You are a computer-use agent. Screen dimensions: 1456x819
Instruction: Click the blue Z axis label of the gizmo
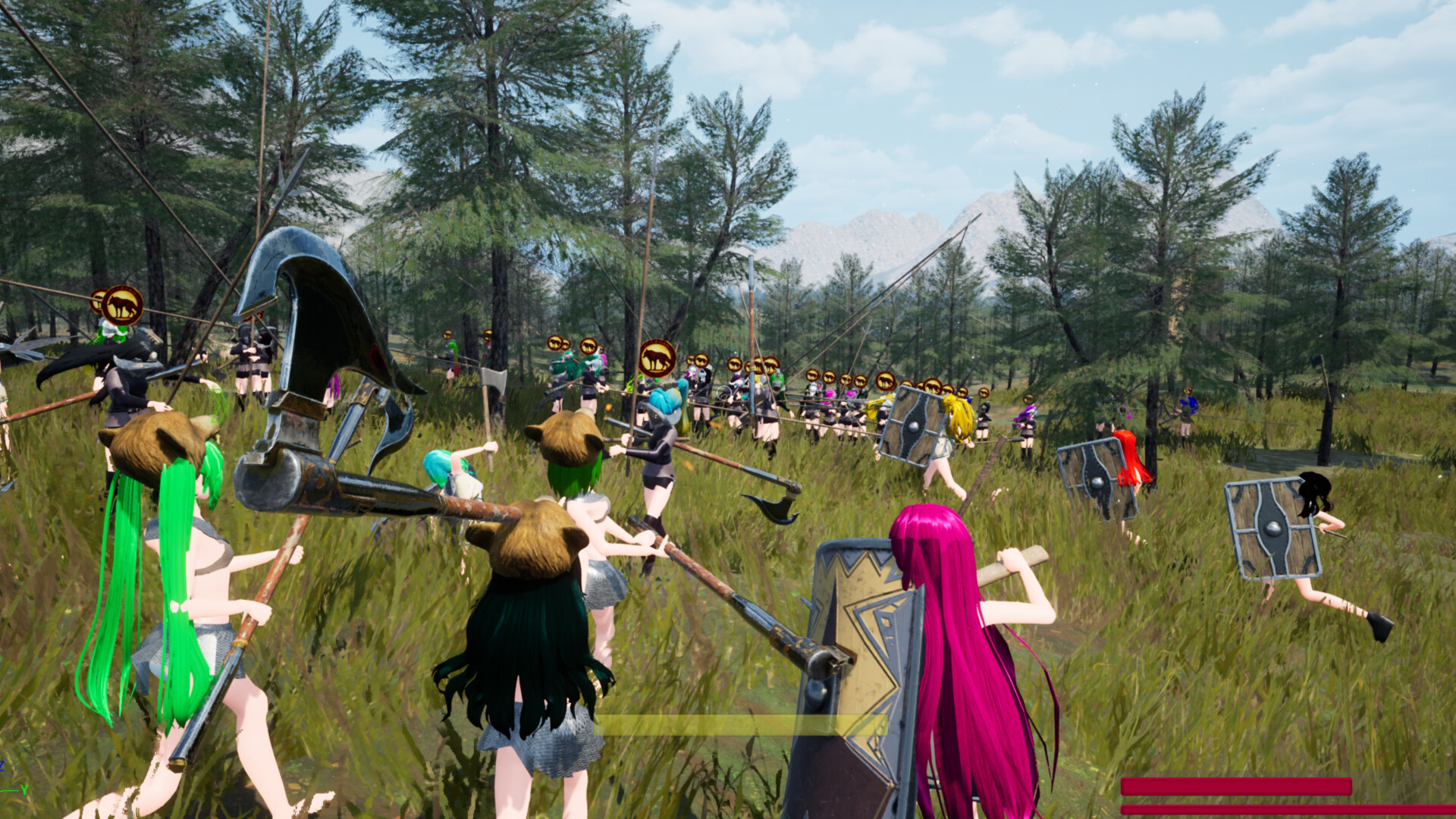4,766
